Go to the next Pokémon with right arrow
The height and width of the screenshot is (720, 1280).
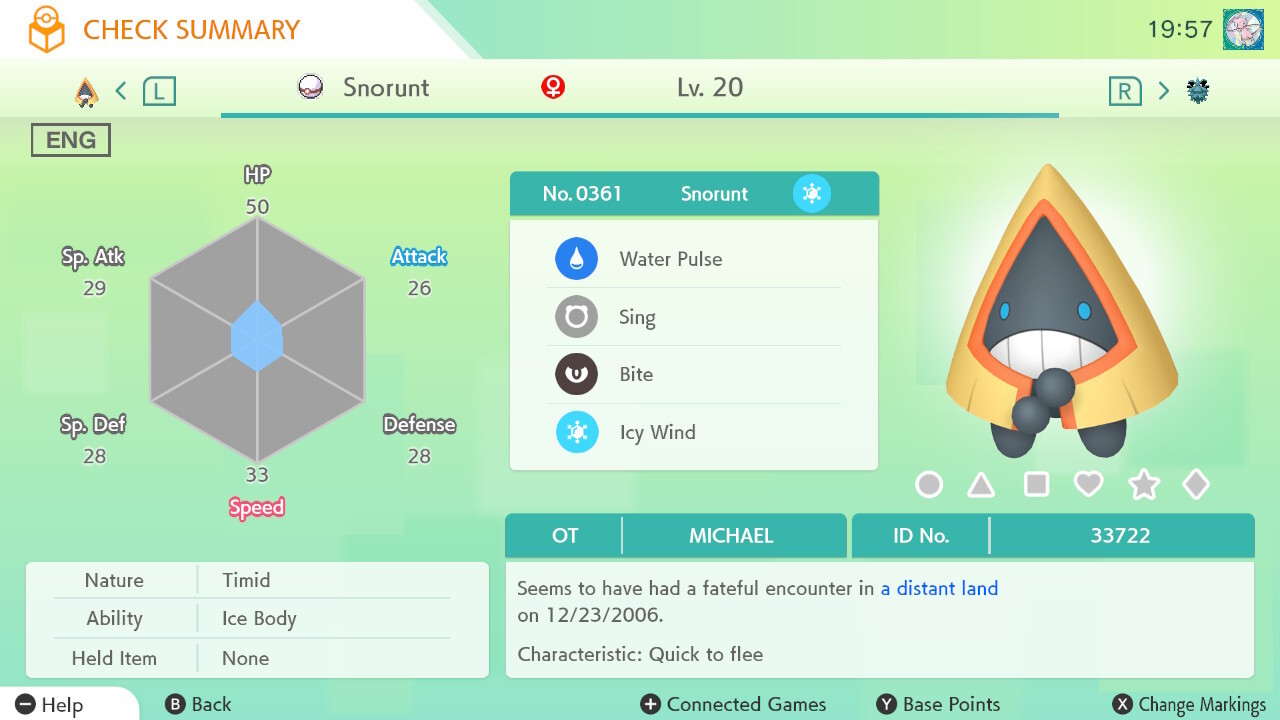point(1163,91)
